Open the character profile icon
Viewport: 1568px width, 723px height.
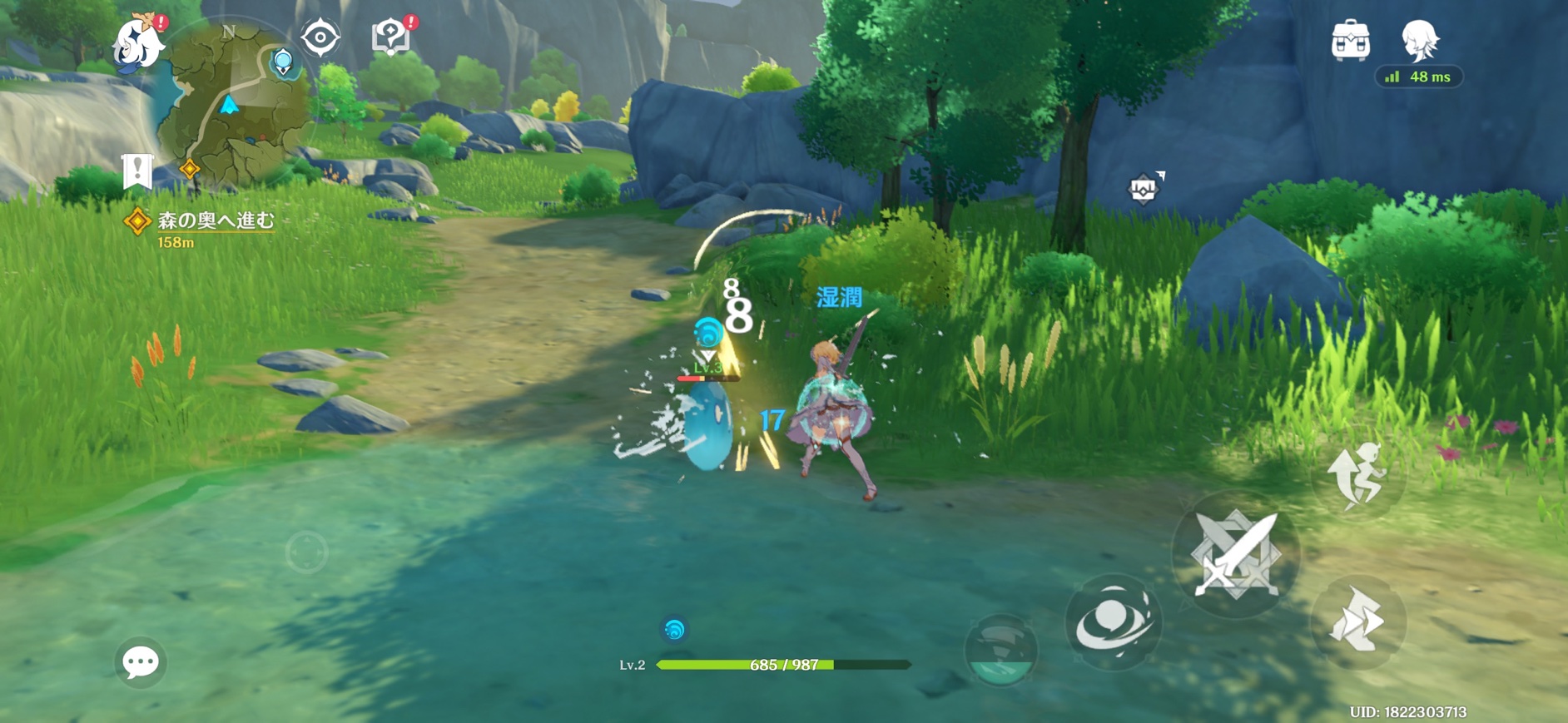(1419, 39)
